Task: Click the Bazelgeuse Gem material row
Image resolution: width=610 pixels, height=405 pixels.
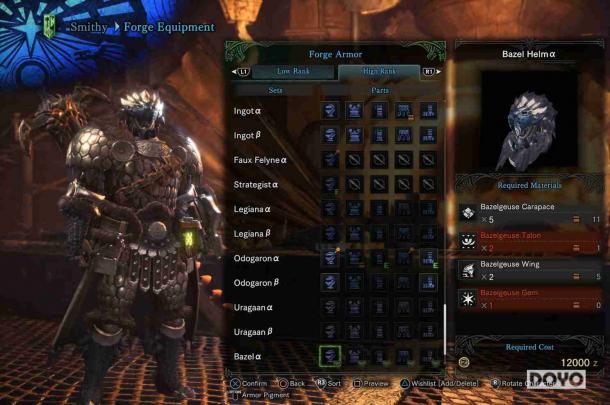Action: pos(530,298)
